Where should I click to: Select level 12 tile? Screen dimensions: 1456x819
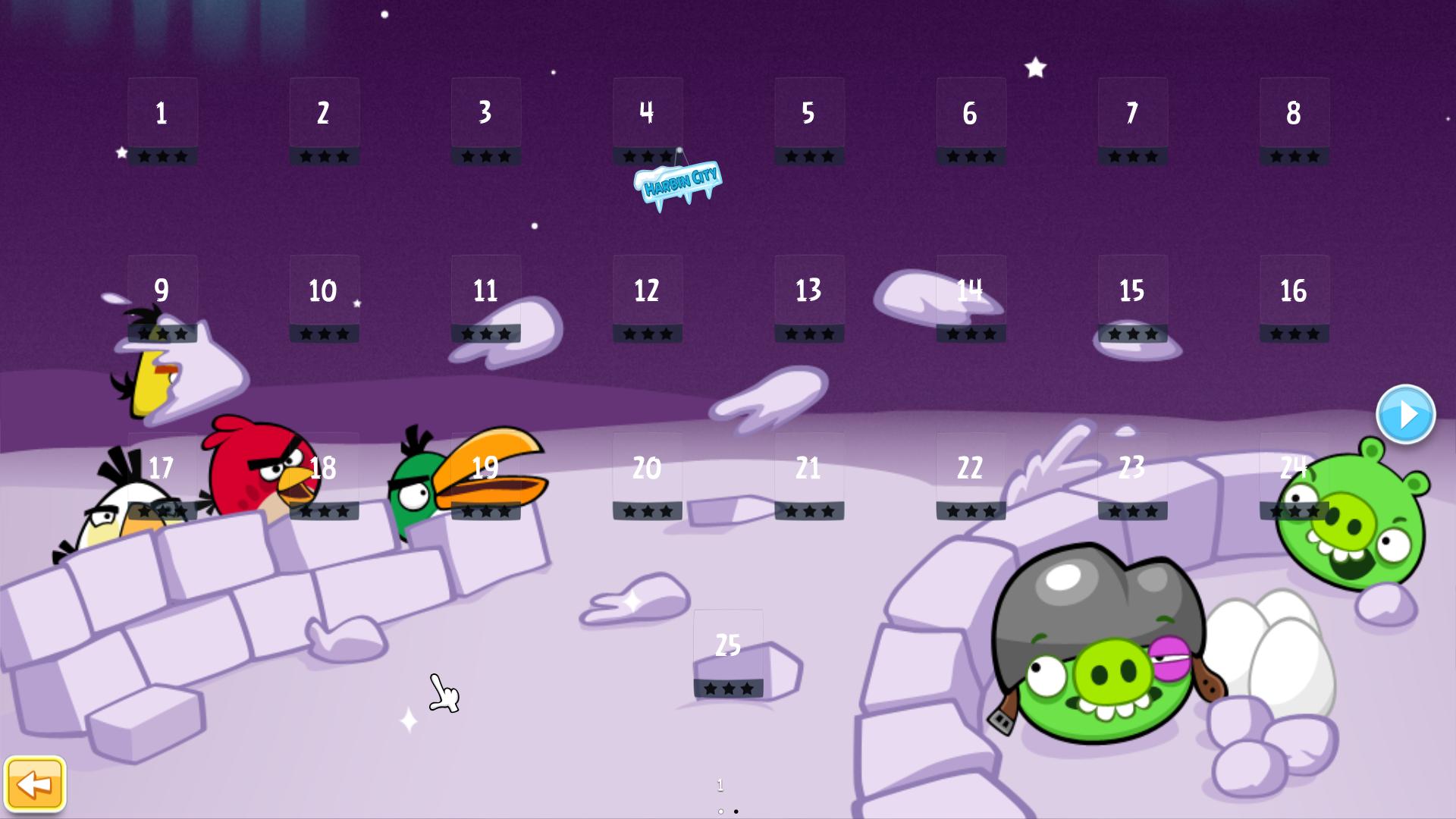(x=647, y=297)
